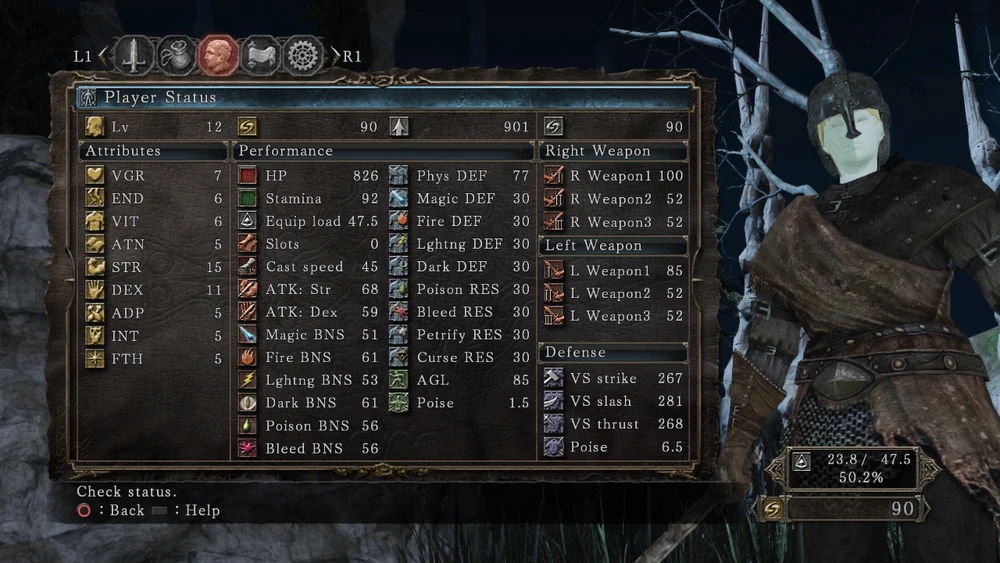Open the pouch inventory tab
1000x563 pixels.
click(x=176, y=56)
